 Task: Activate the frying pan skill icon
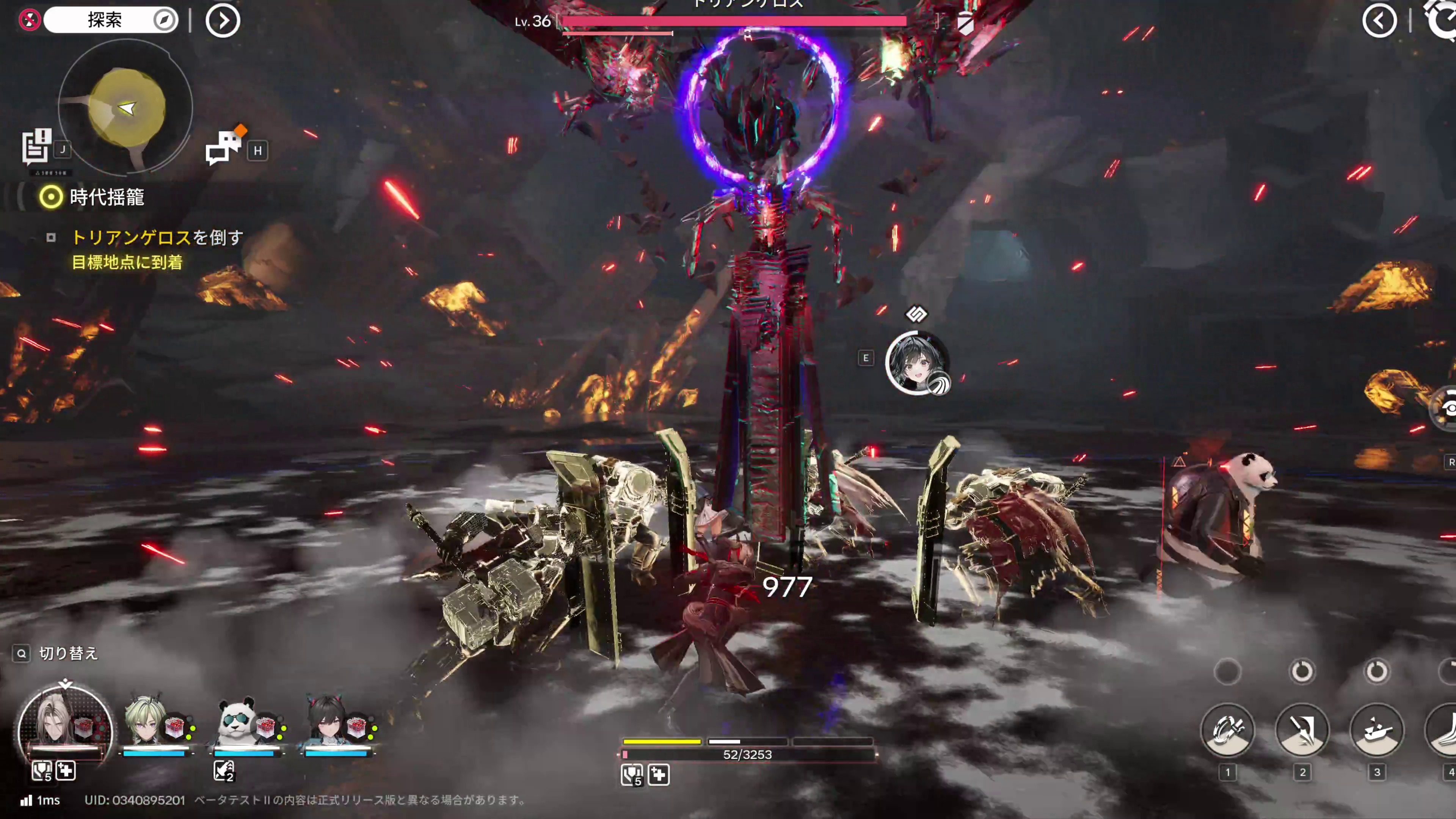pos(1376,730)
